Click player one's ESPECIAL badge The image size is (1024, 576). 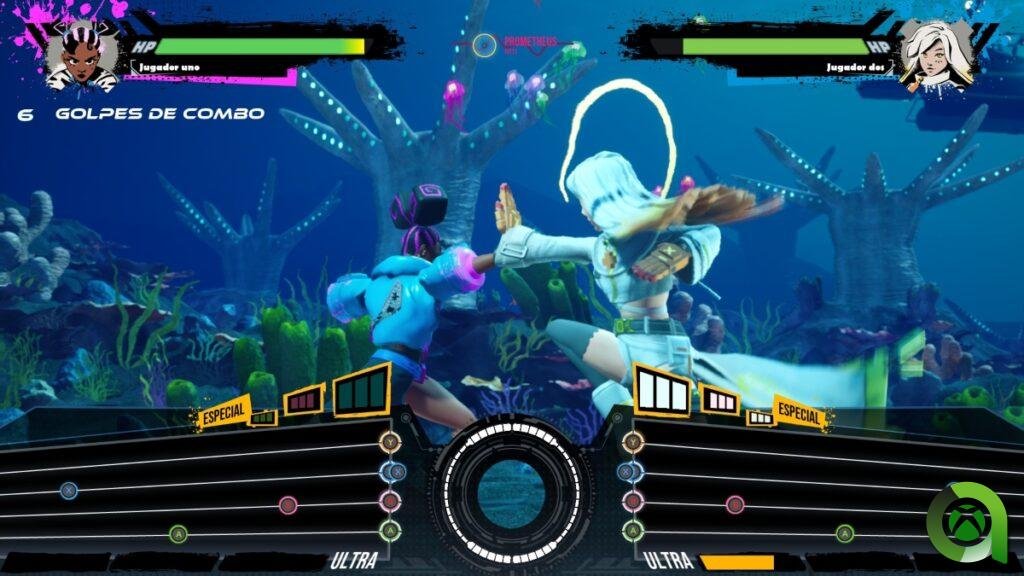pyautogui.click(x=224, y=413)
